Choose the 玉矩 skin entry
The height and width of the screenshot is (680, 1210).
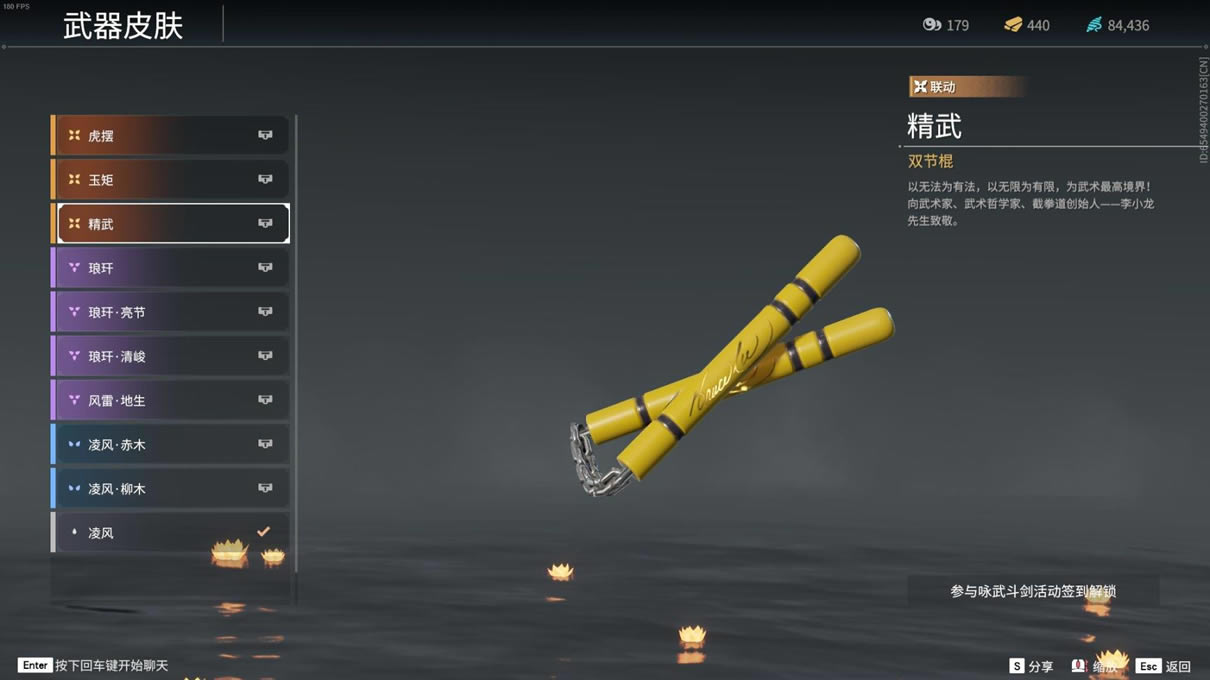pos(172,180)
